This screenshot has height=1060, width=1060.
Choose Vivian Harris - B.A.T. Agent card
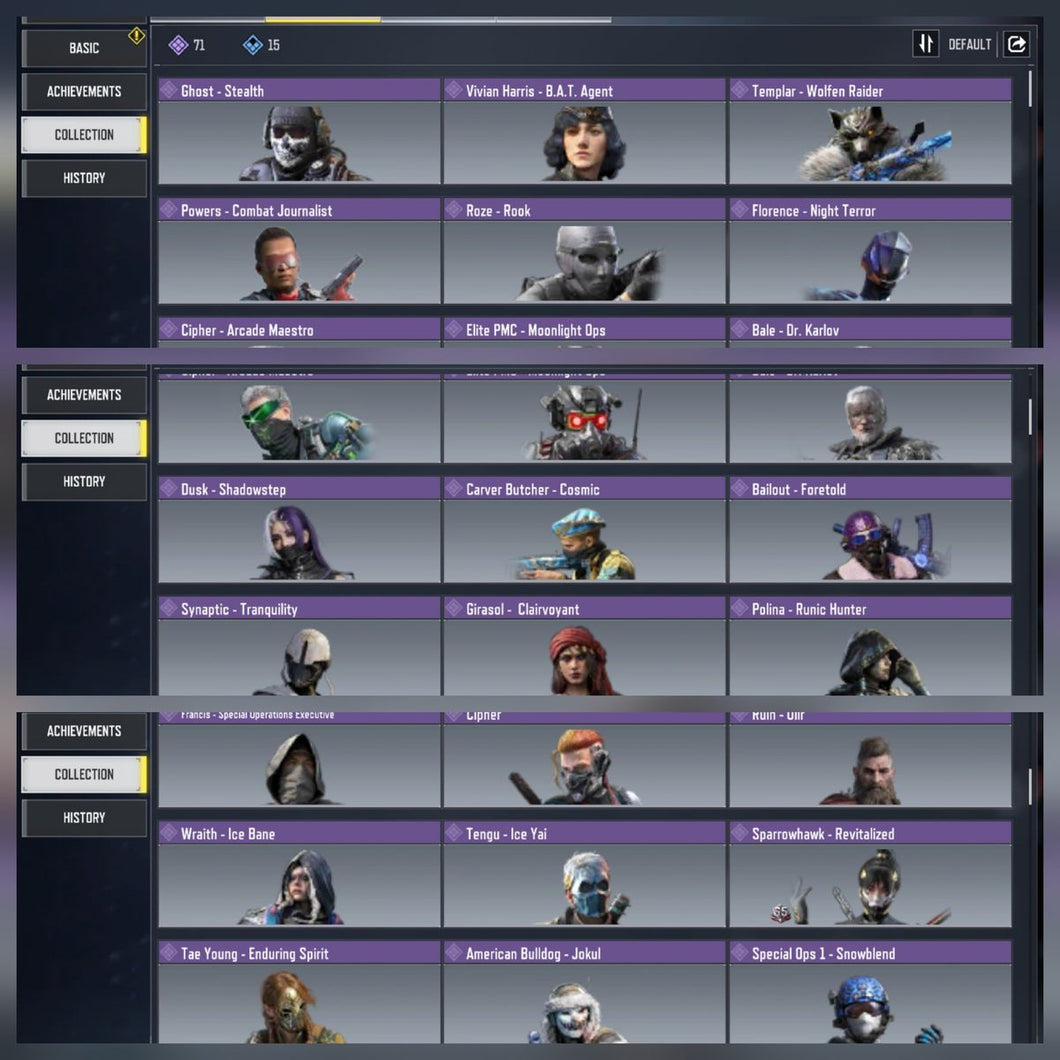(584, 132)
